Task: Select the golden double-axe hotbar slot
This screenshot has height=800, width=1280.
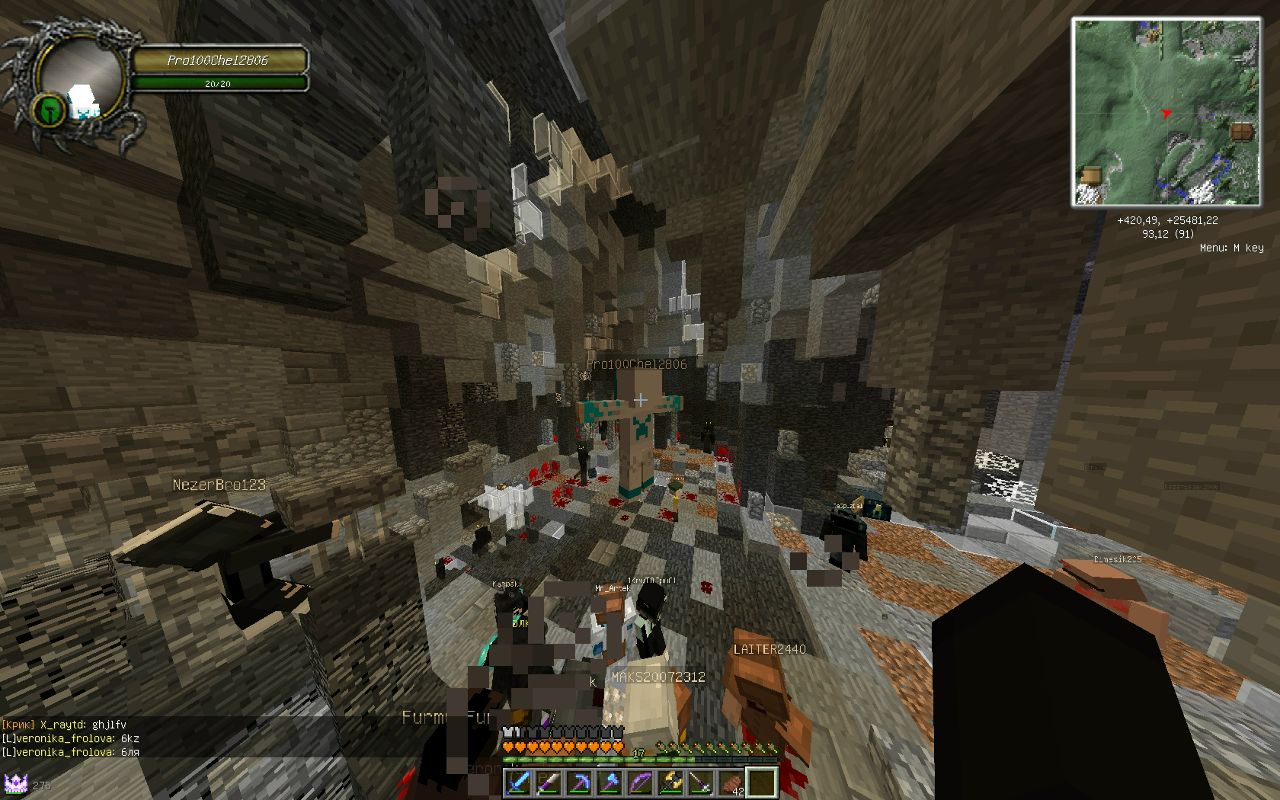Action: 670,782
